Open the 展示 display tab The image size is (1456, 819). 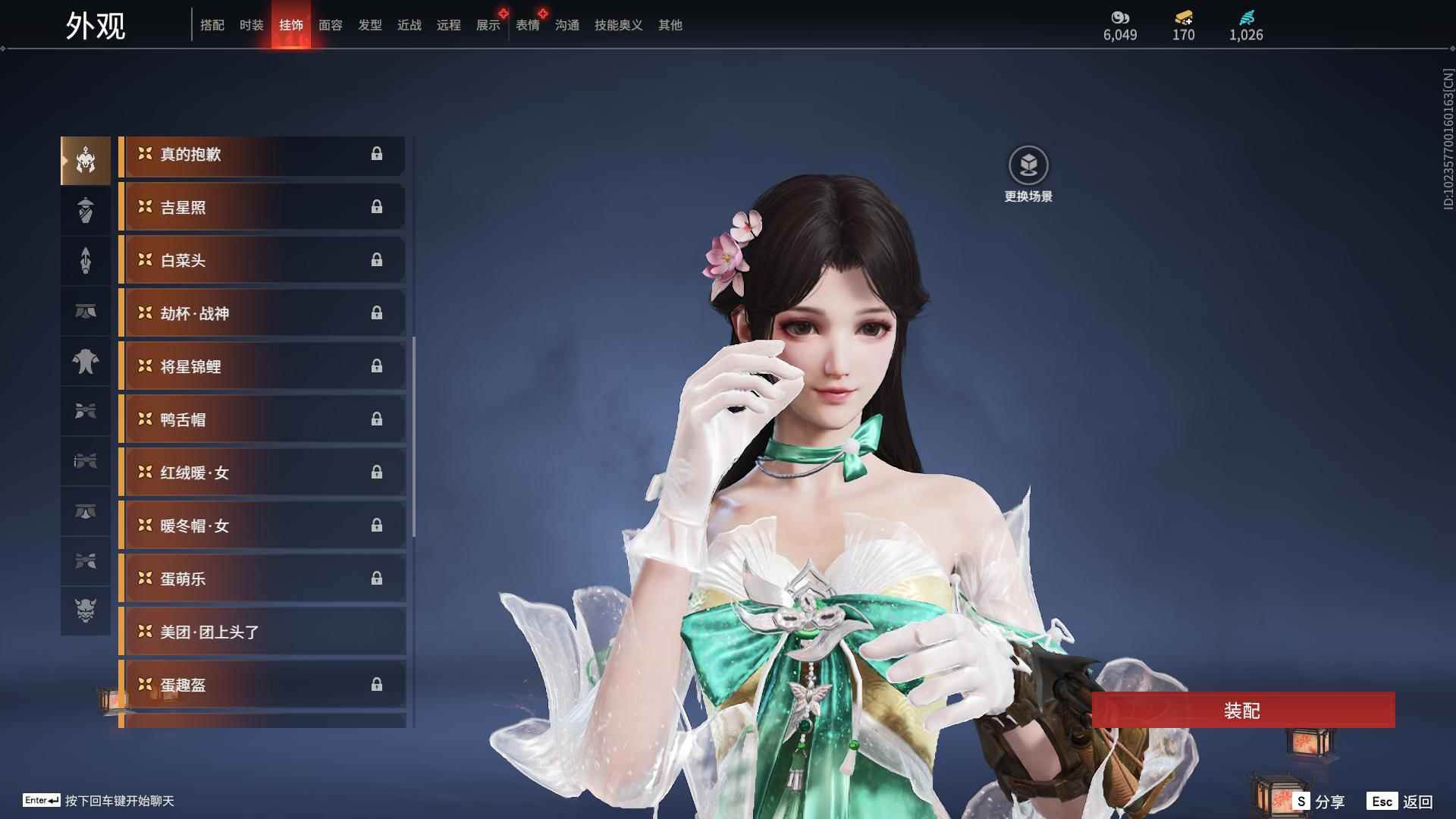click(488, 25)
